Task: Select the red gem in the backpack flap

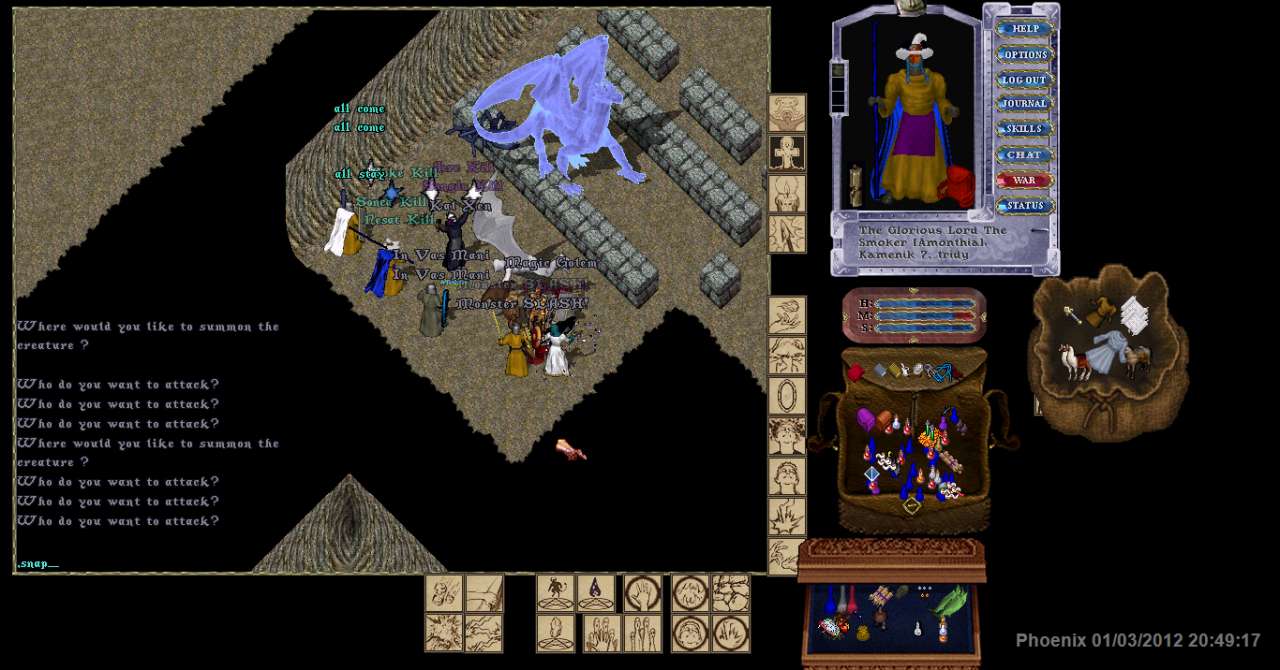Action: point(856,373)
